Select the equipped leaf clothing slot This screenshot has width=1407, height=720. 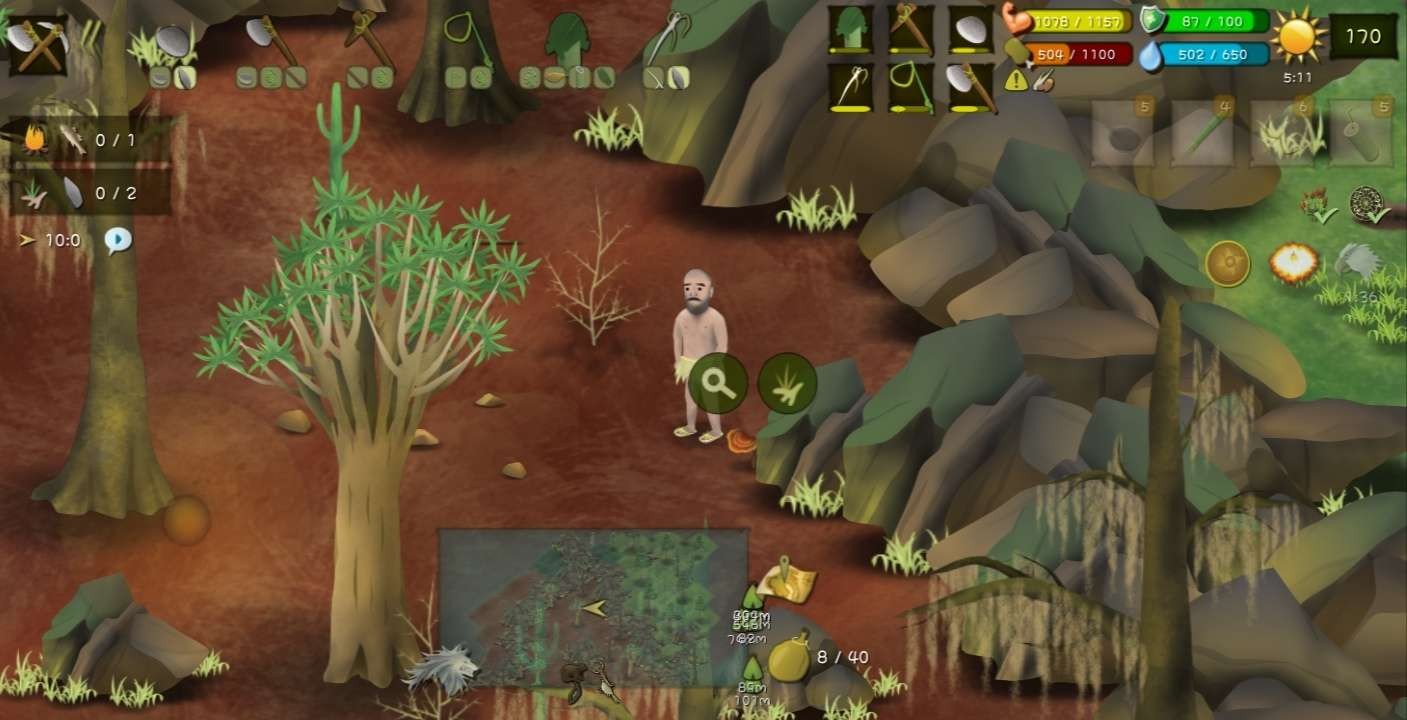tap(851, 29)
